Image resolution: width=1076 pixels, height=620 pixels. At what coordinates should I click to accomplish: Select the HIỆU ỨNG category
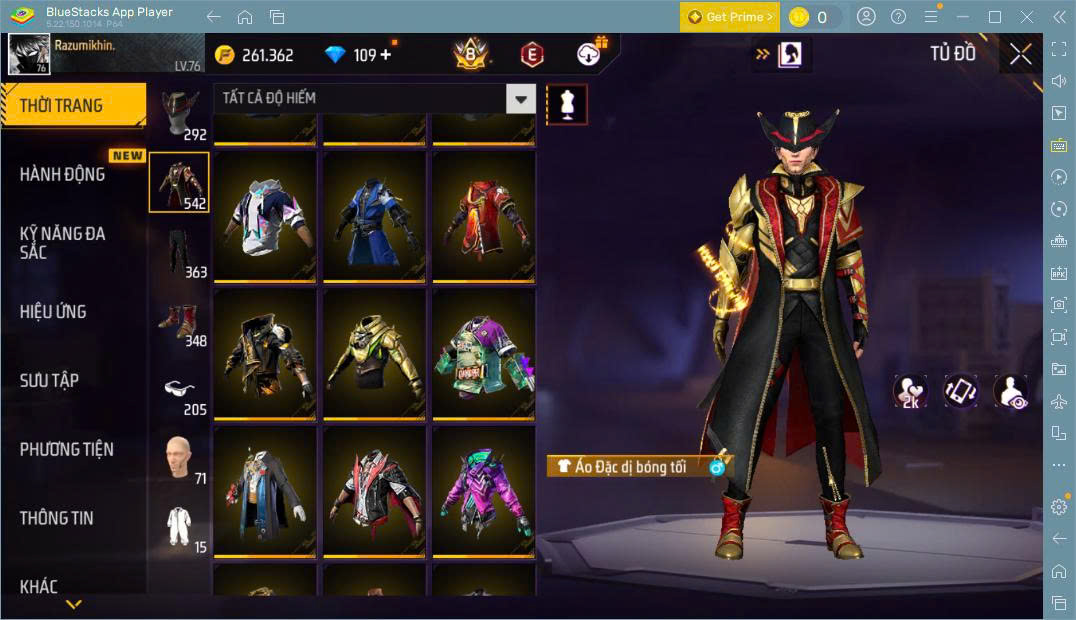tap(53, 311)
